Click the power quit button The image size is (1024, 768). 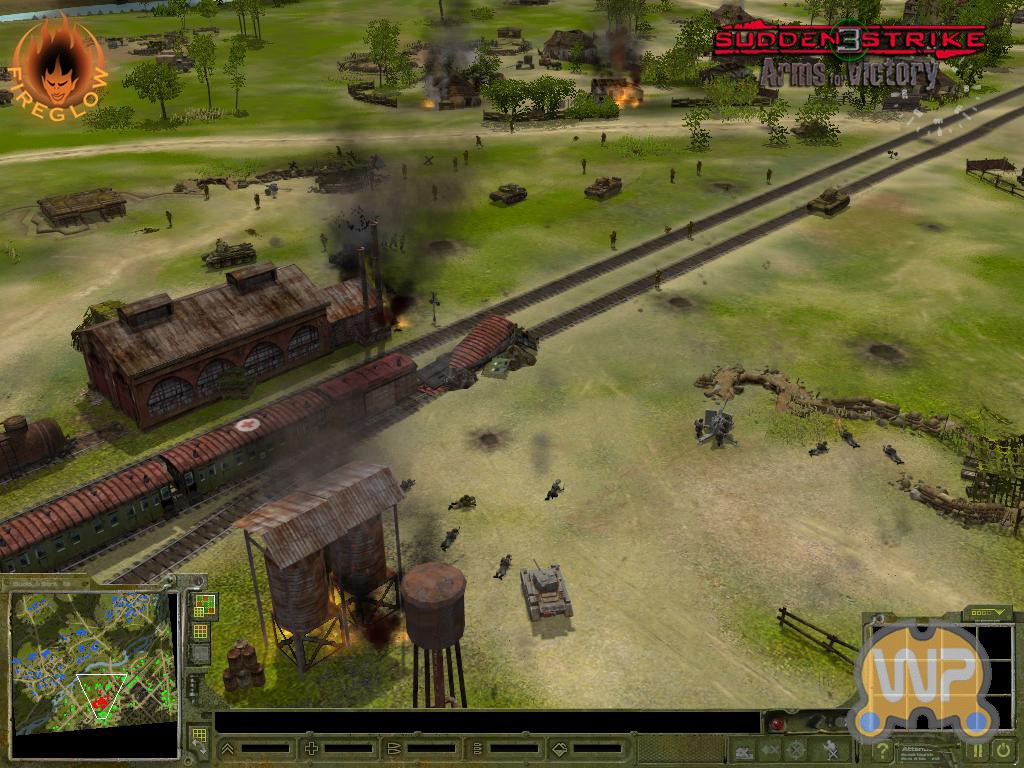[1003, 750]
